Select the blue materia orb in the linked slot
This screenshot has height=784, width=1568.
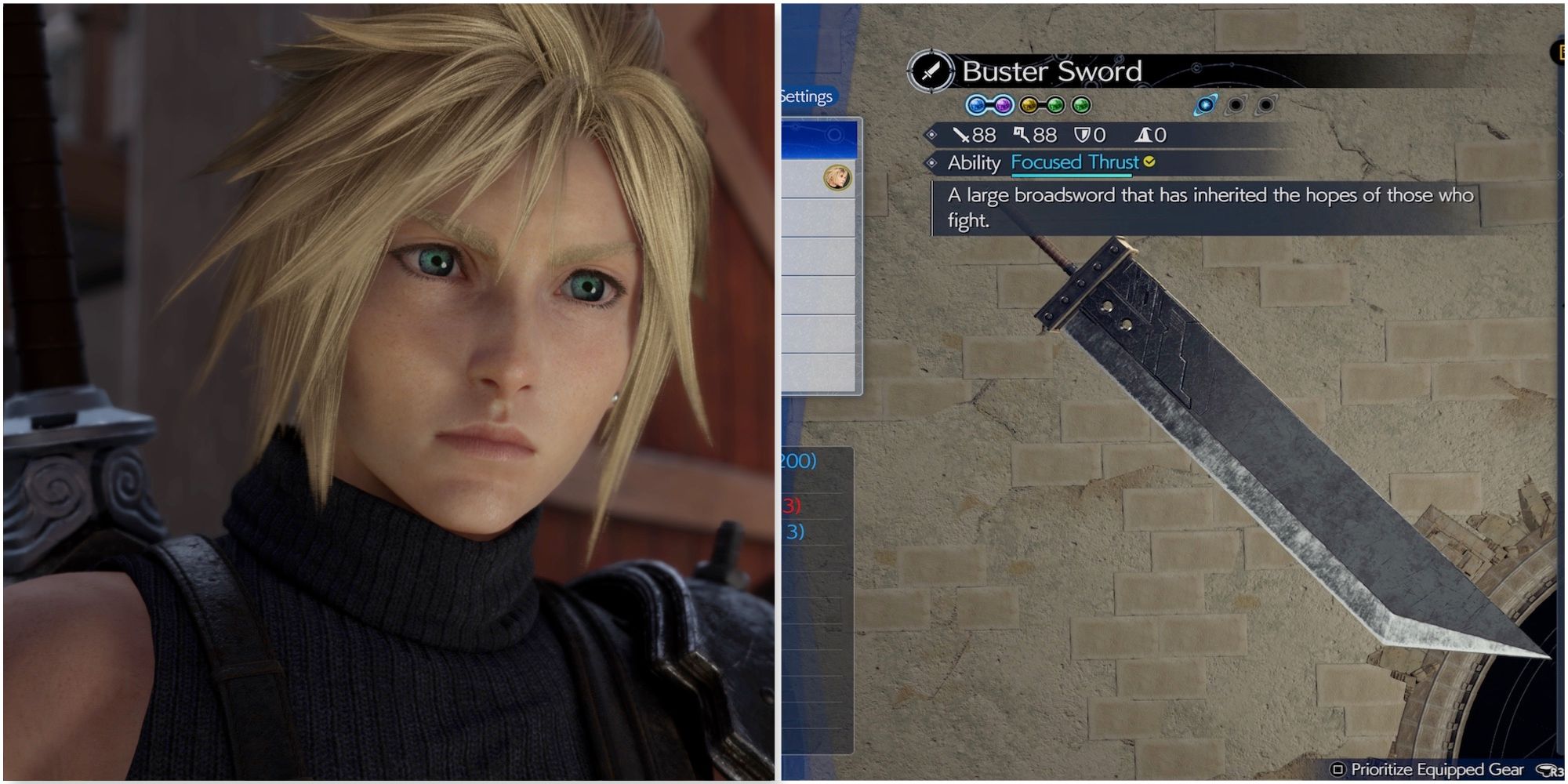977,105
